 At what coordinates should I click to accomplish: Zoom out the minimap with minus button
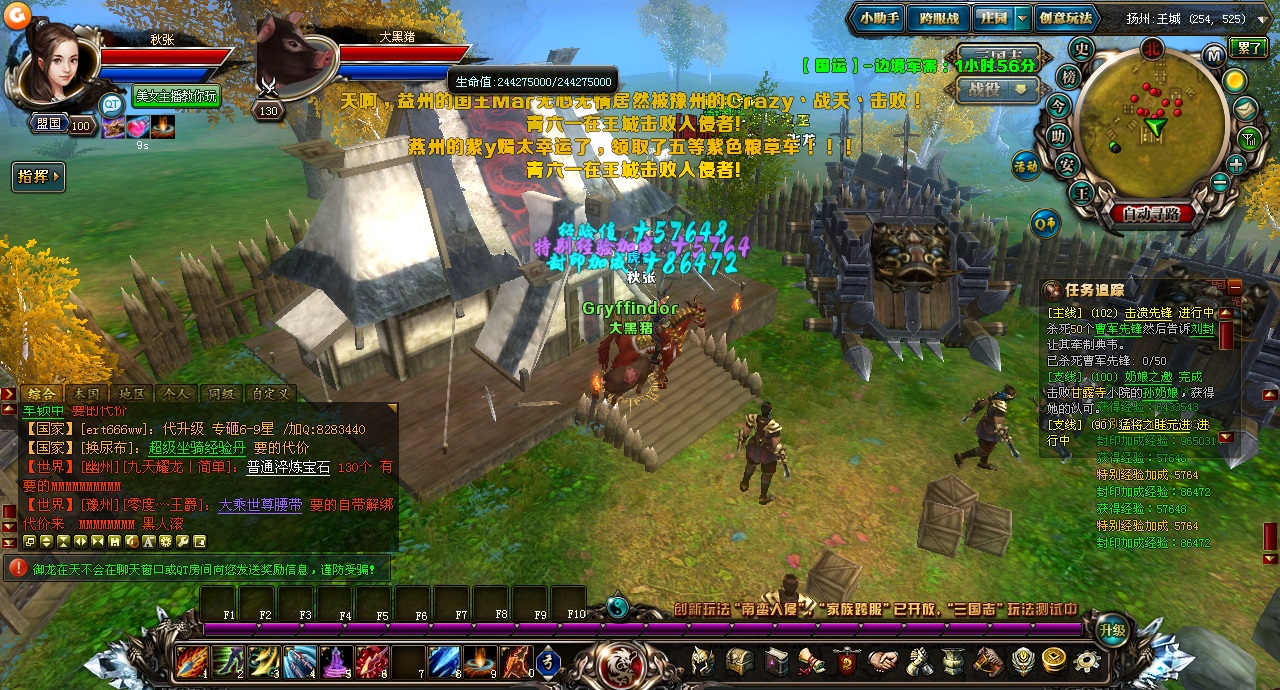[1219, 182]
